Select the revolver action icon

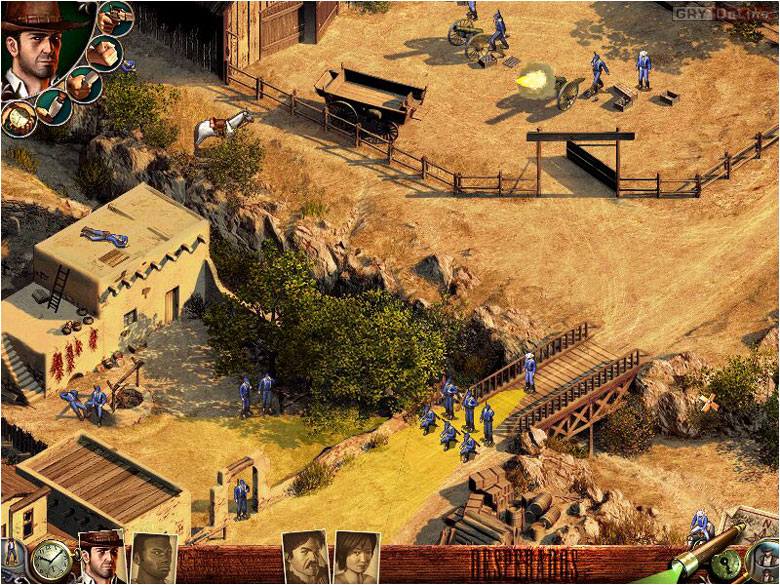click(116, 18)
